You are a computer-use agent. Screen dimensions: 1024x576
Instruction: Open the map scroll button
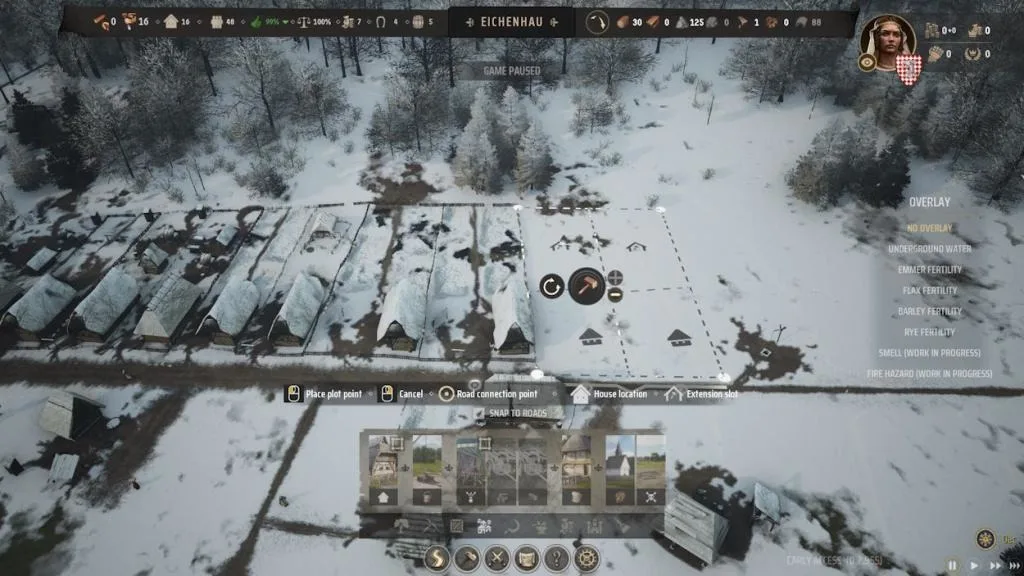[x=527, y=559]
